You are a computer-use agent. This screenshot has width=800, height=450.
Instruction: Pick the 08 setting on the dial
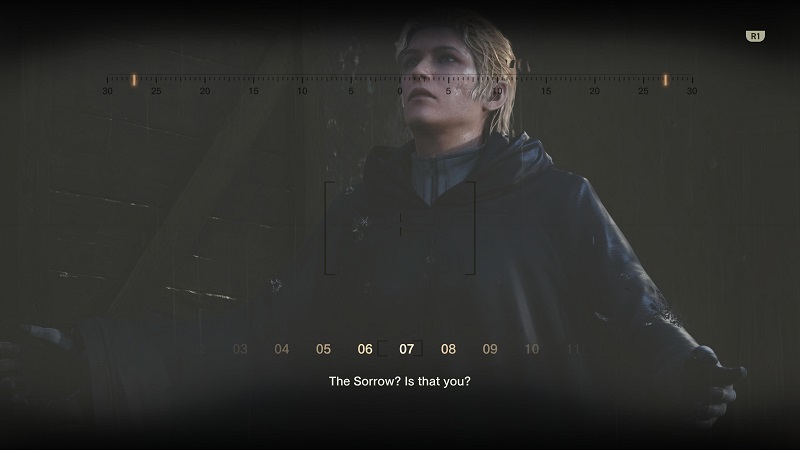(448, 349)
